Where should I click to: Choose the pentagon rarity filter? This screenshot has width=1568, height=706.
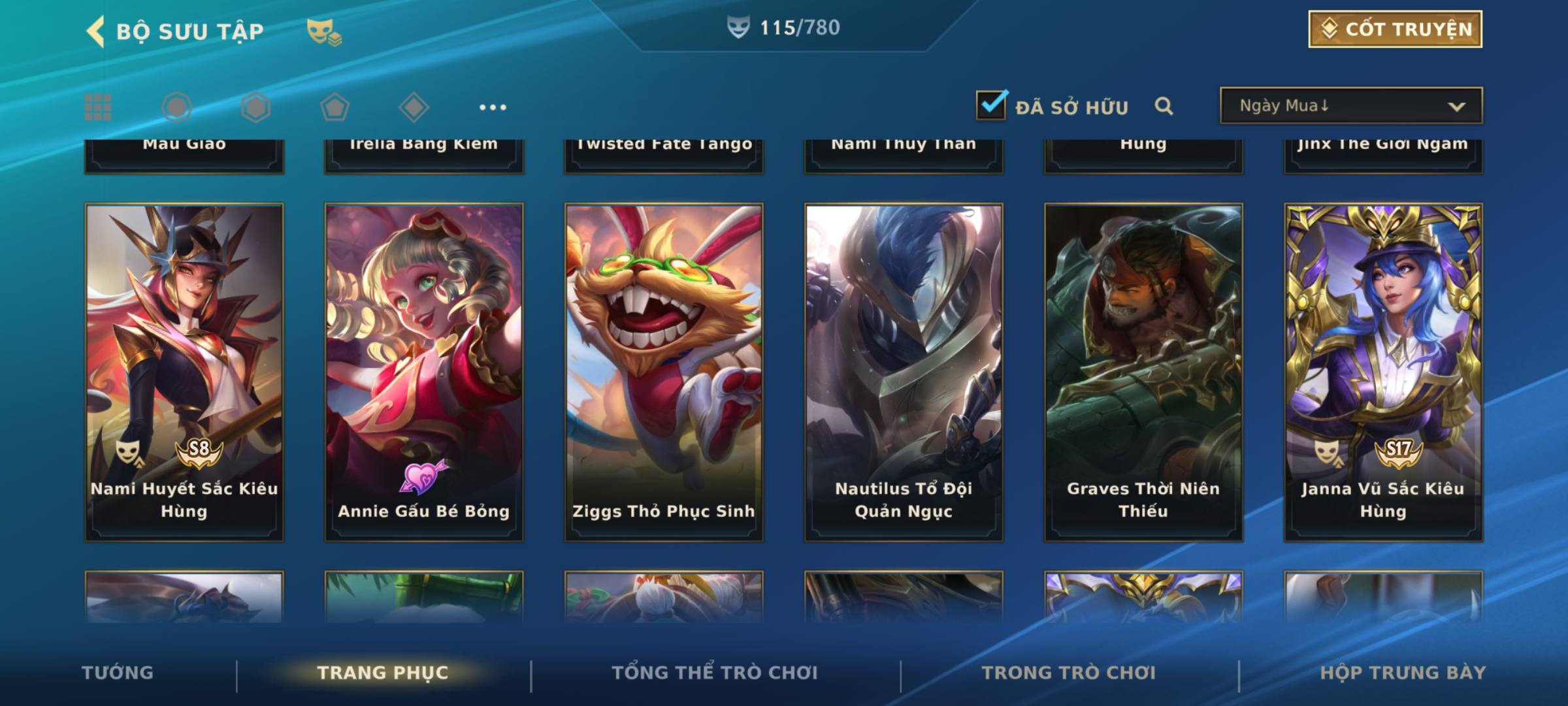pyautogui.click(x=335, y=107)
